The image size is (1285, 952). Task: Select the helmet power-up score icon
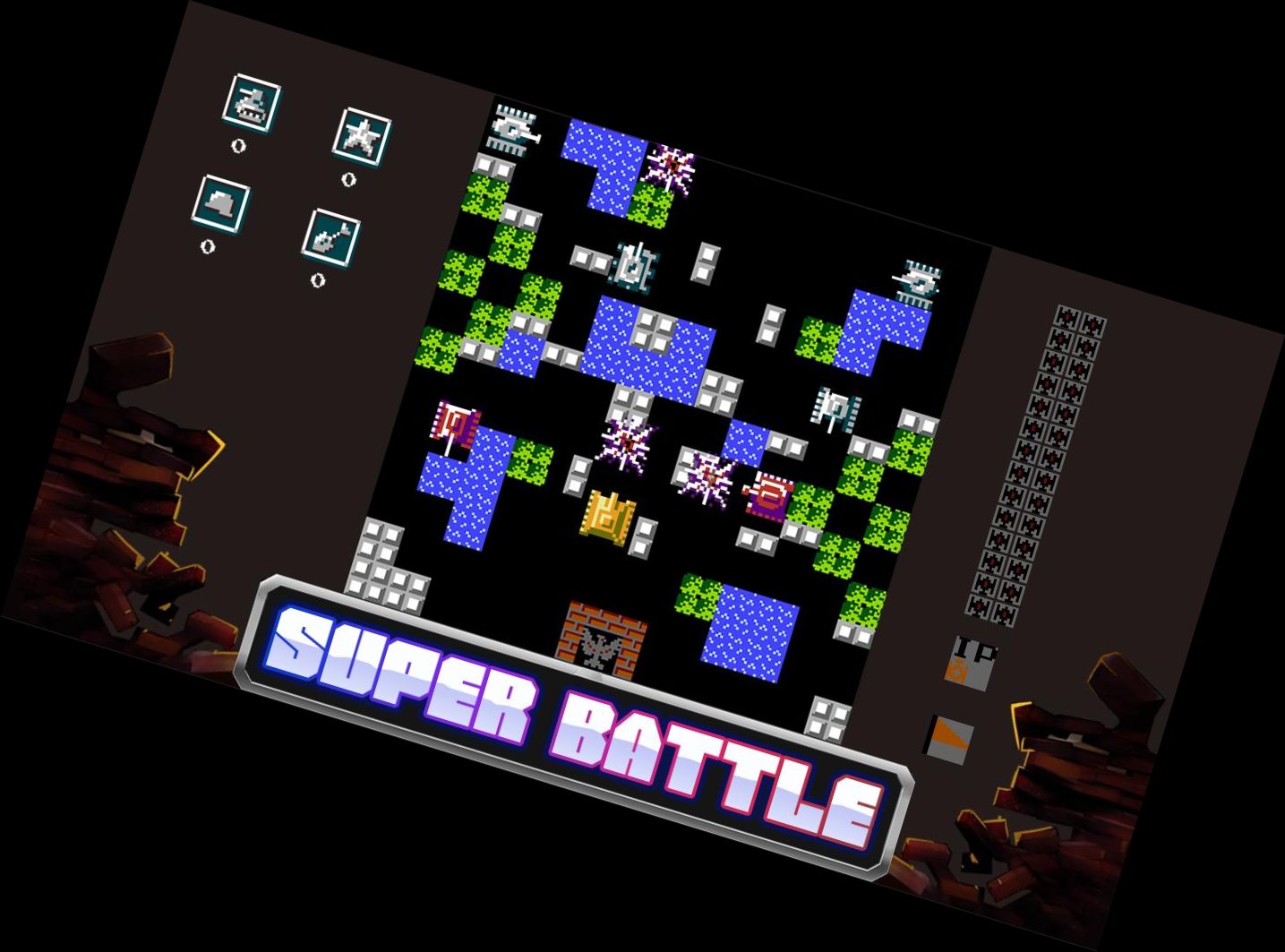click(x=219, y=204)
